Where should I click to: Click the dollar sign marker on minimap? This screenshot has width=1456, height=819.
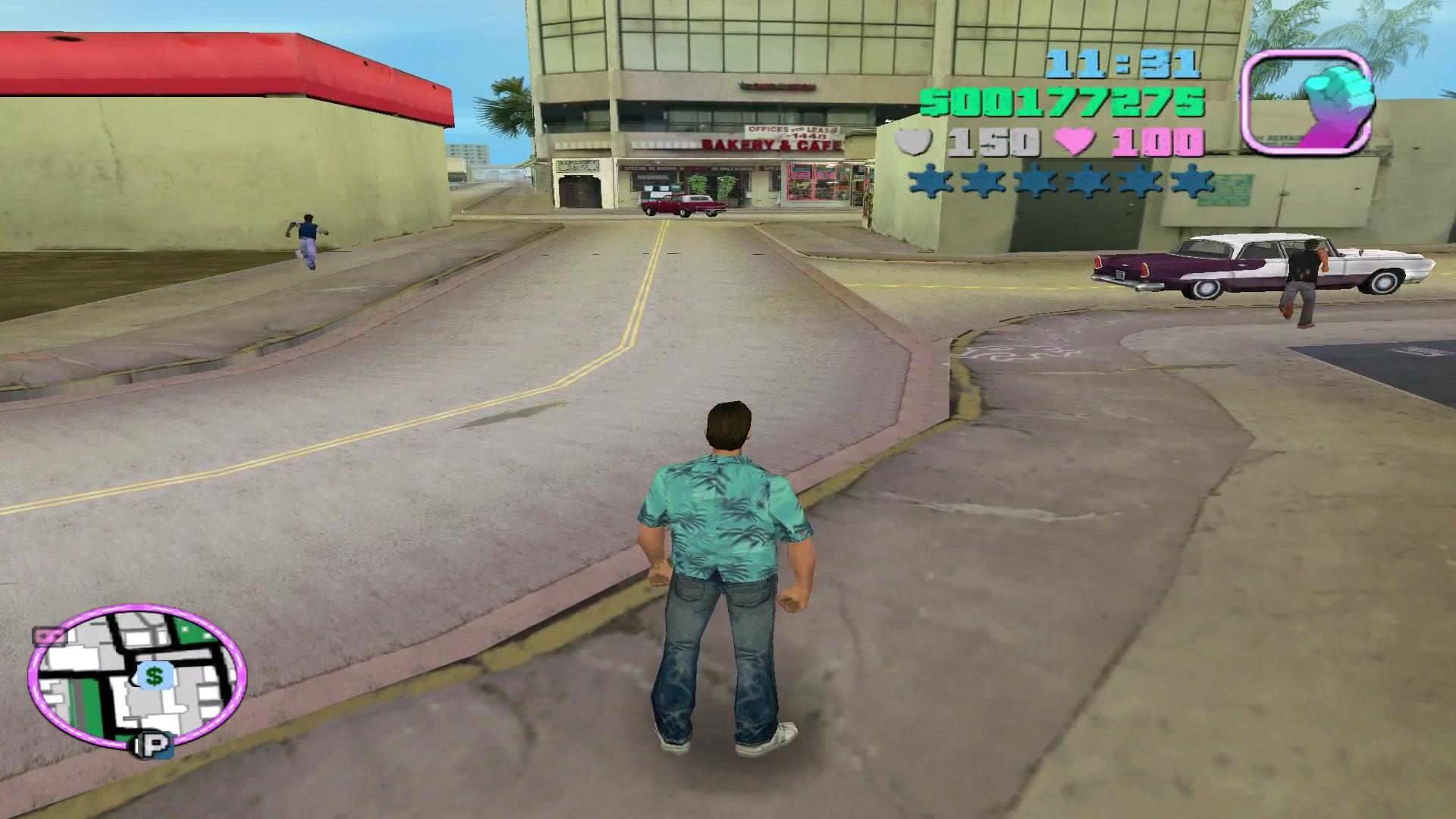click(x=155, y=676)
